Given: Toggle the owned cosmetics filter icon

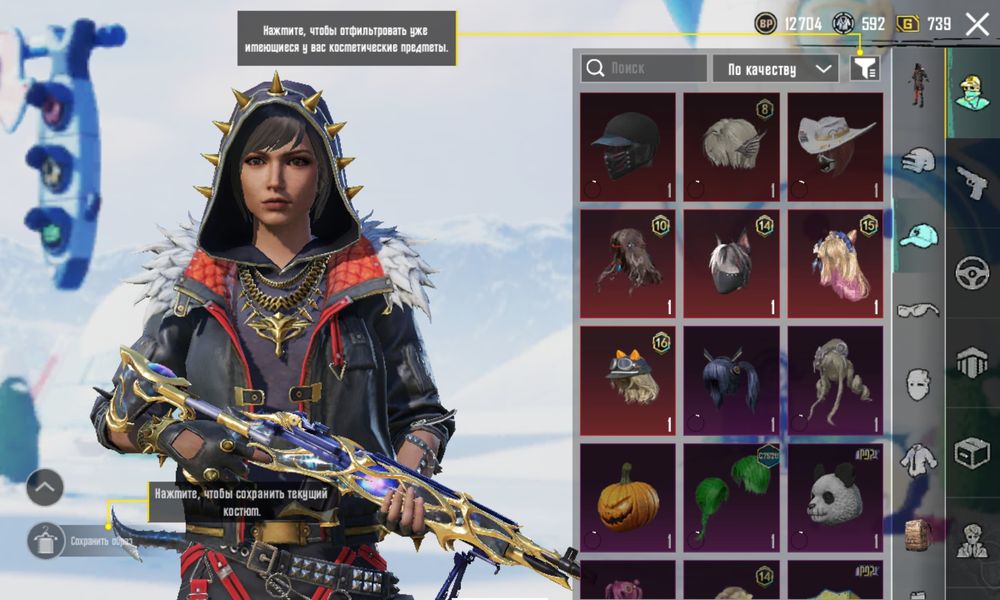Looking at the screenshot, I should click(x=864, y=68).
